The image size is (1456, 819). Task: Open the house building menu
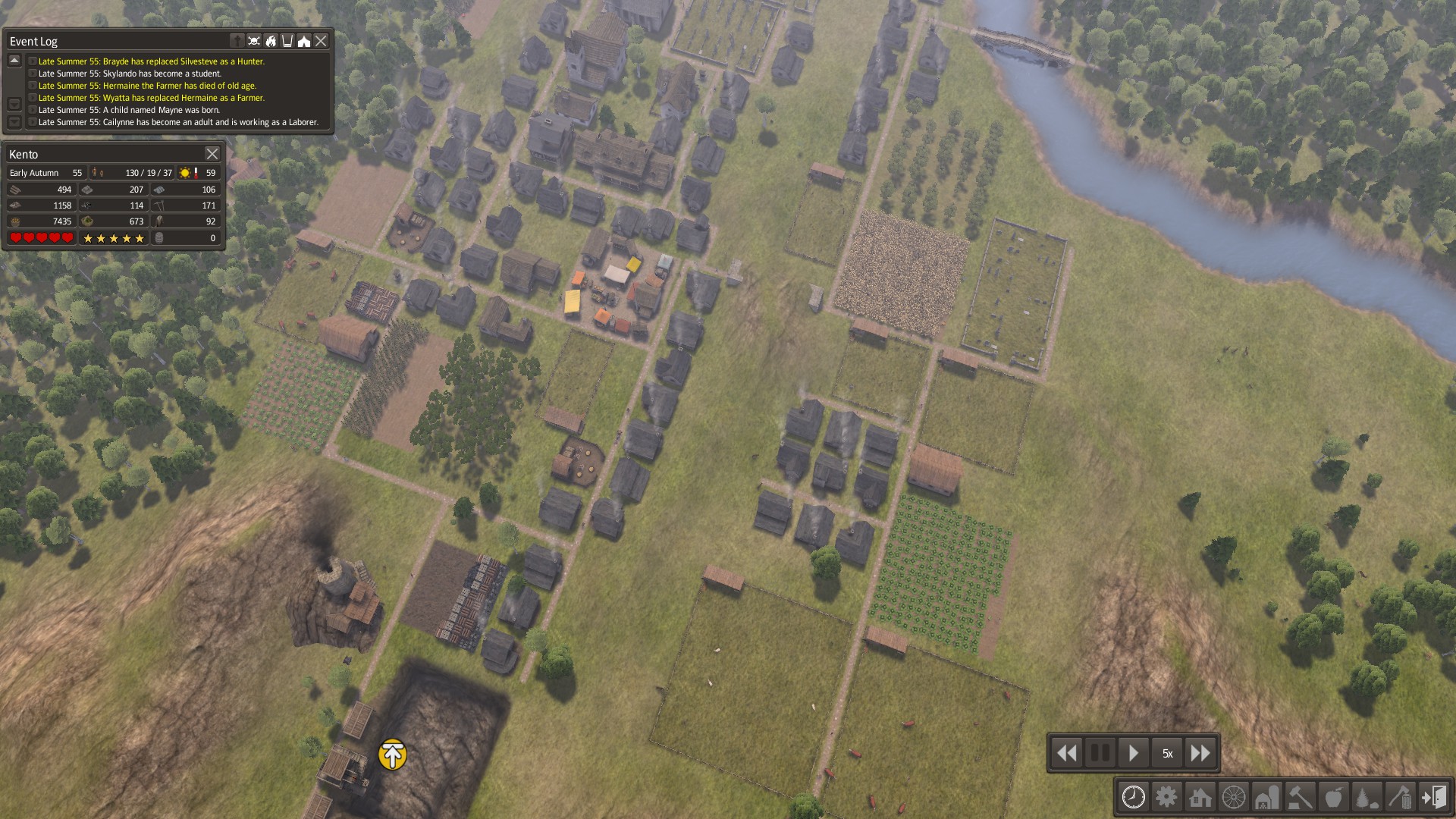1200,797
